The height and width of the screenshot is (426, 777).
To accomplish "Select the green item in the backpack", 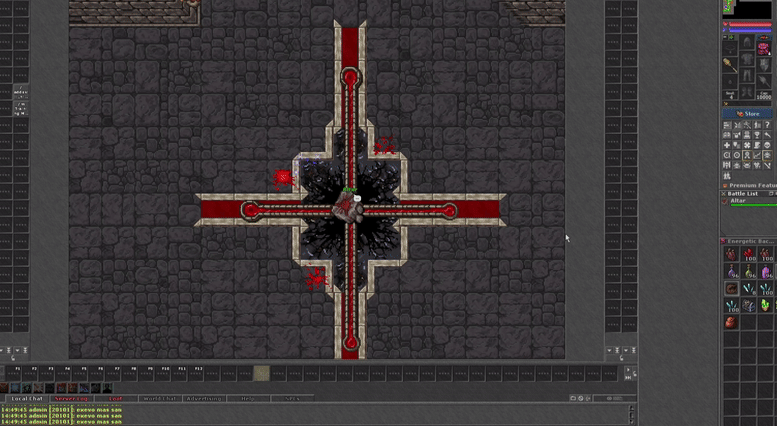I will (x=766, y=305).
